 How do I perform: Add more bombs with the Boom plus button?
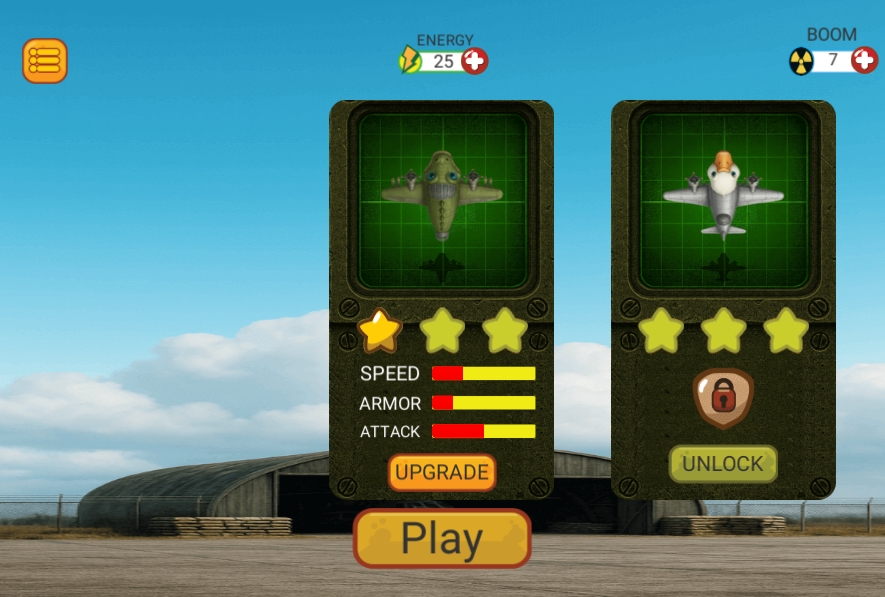click(x=864, y=60)
